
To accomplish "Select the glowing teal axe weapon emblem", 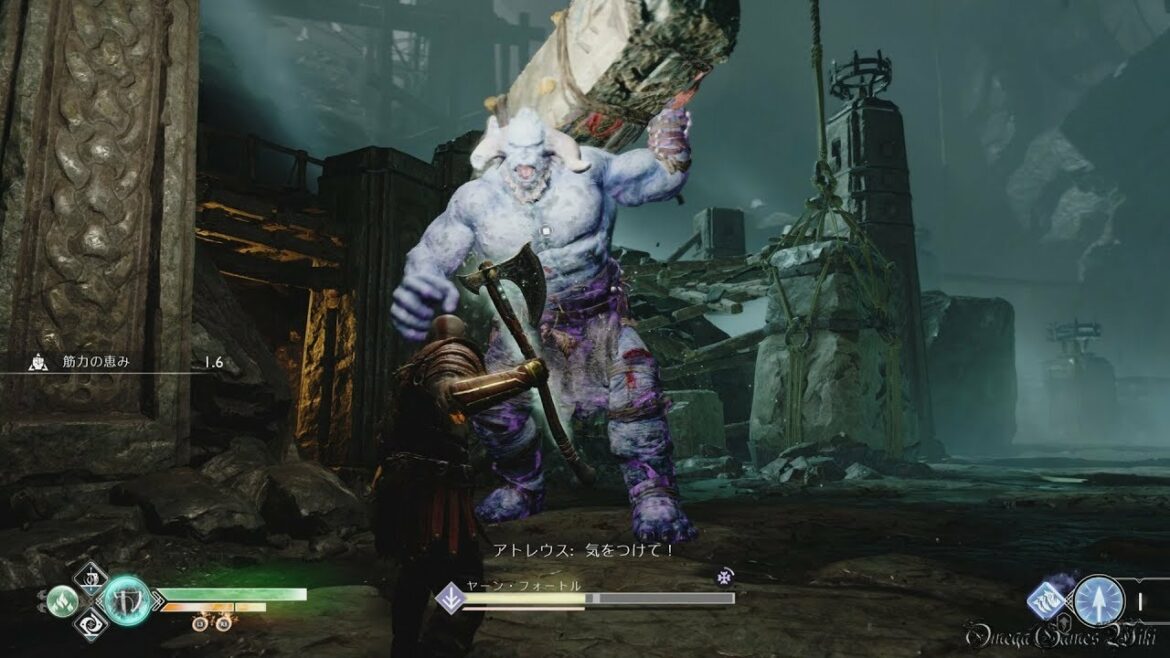I will [127, 601].
